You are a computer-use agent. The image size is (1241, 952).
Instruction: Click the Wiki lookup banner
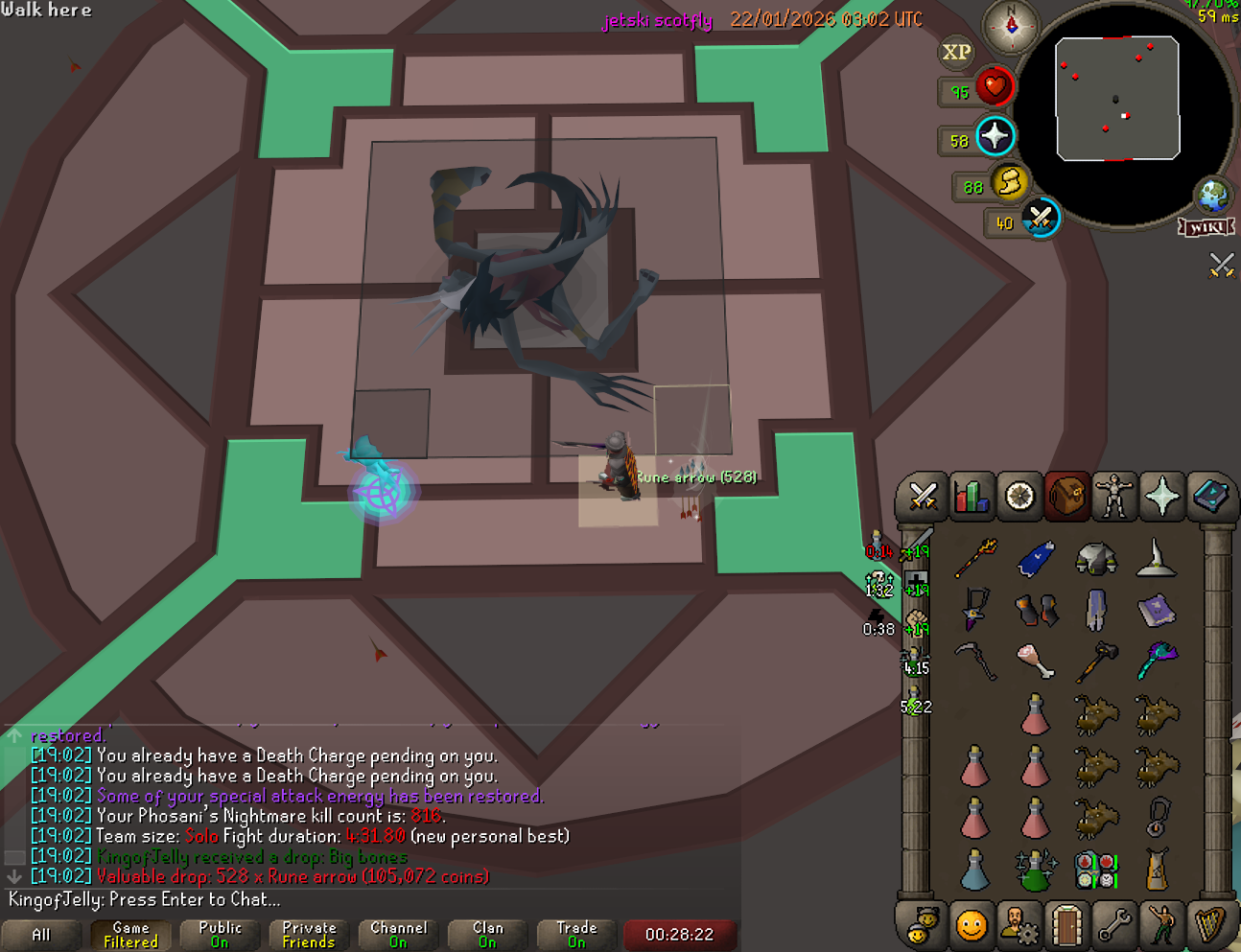[1206, 227]
